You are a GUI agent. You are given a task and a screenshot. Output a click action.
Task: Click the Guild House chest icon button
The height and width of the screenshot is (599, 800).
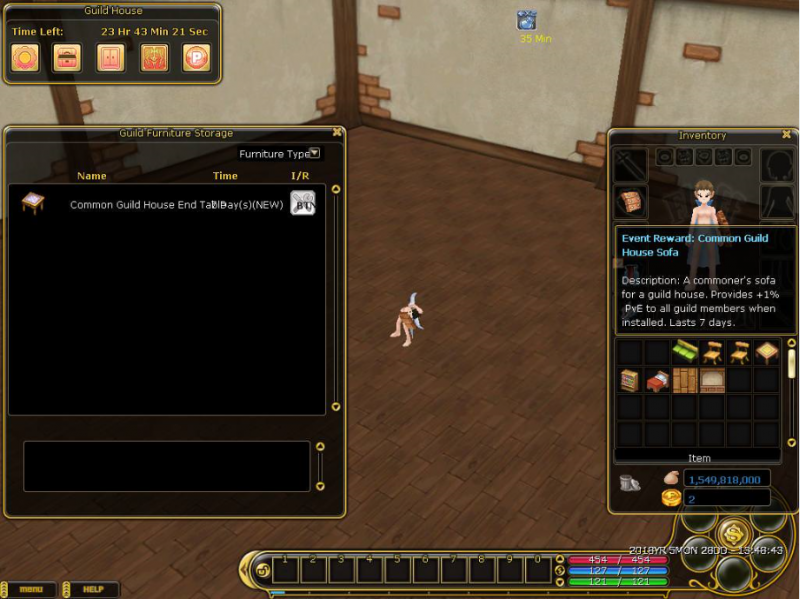pyautogui.click(x=67, y=57)
